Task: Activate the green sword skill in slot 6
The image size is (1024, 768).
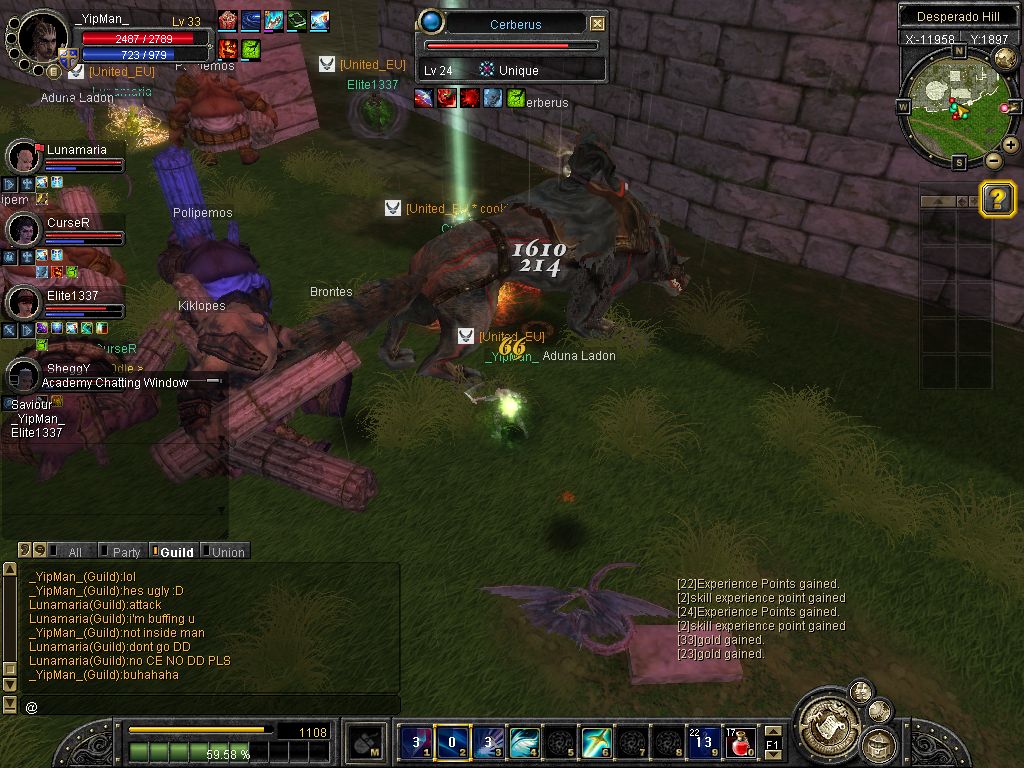Action: (x=597, y=743)
